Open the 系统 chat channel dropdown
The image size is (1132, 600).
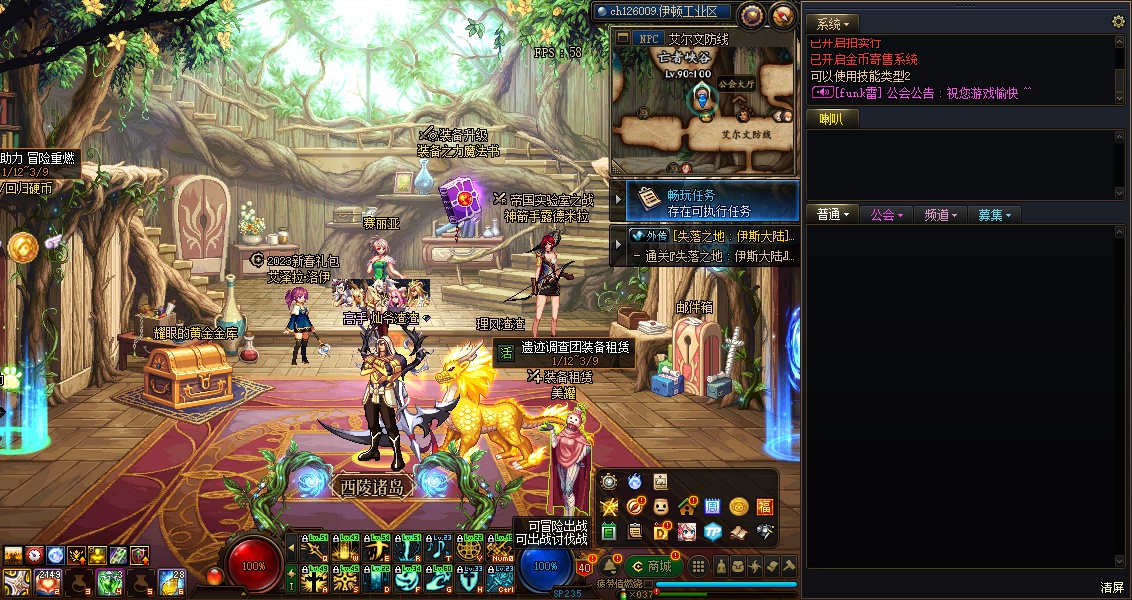[832, 23]
